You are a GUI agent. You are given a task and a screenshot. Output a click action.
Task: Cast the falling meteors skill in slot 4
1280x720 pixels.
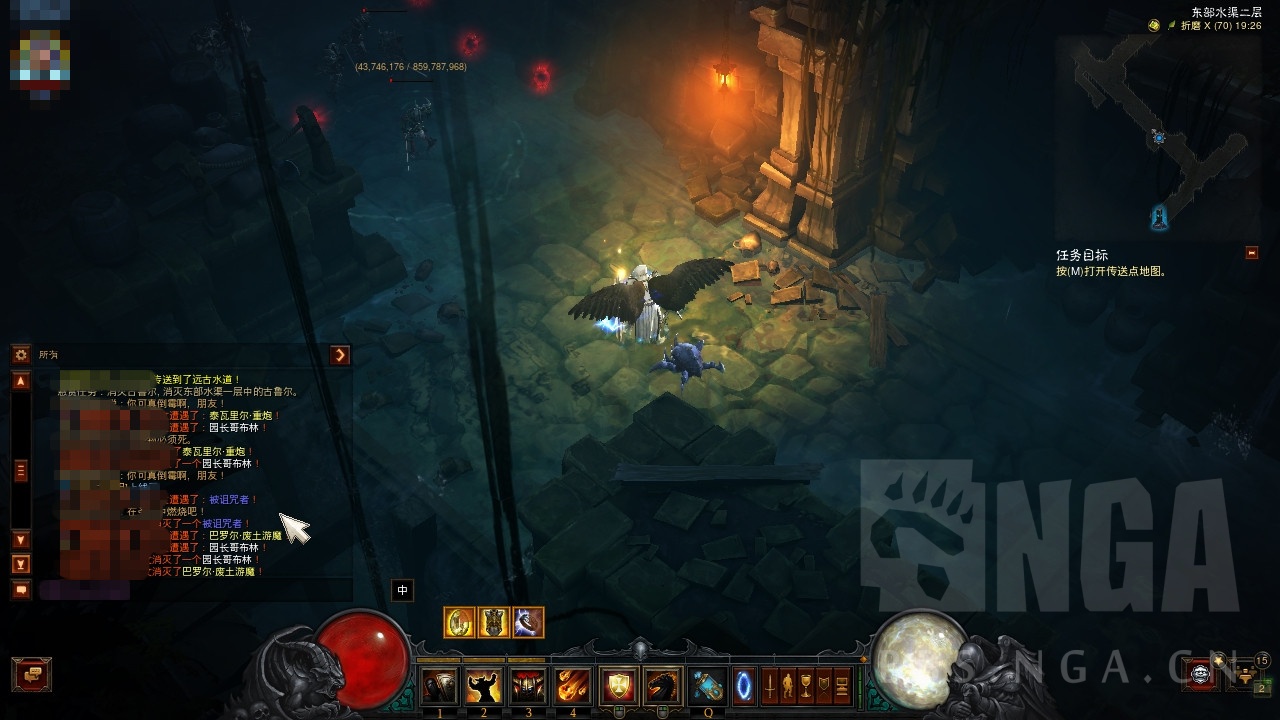pos(574,686)
